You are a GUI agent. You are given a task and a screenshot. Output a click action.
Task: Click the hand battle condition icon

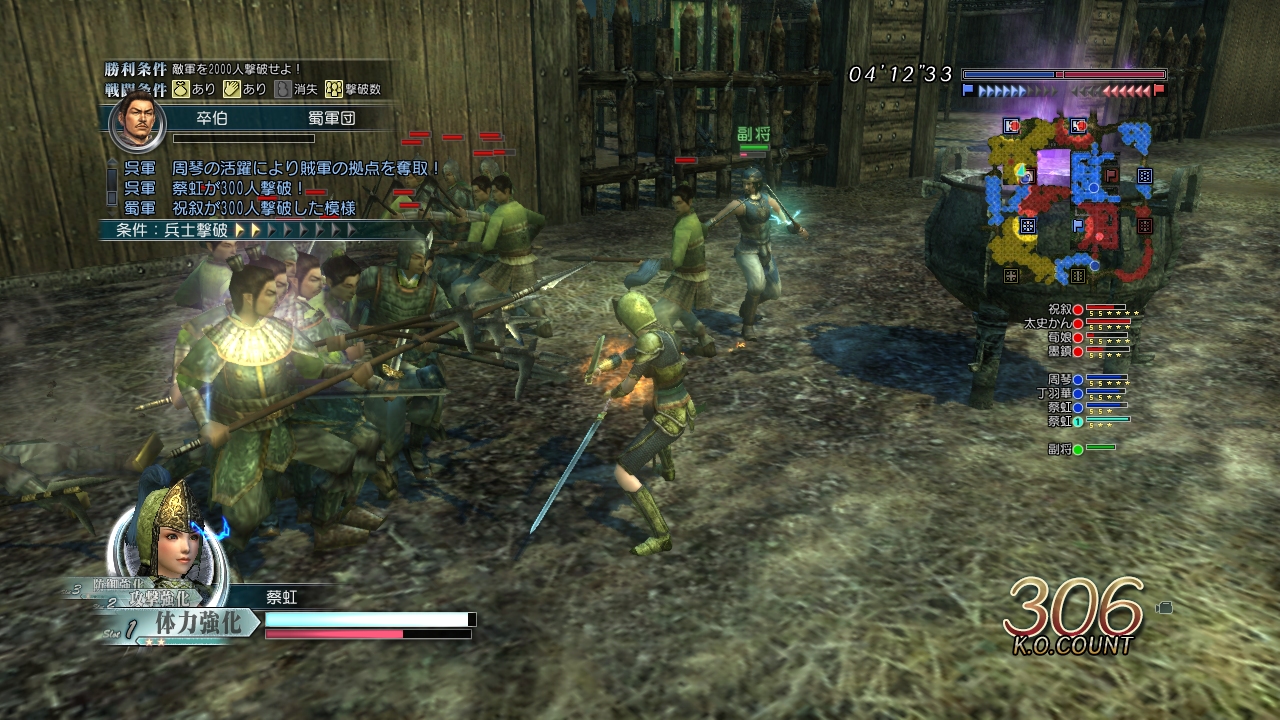(230, 89)
